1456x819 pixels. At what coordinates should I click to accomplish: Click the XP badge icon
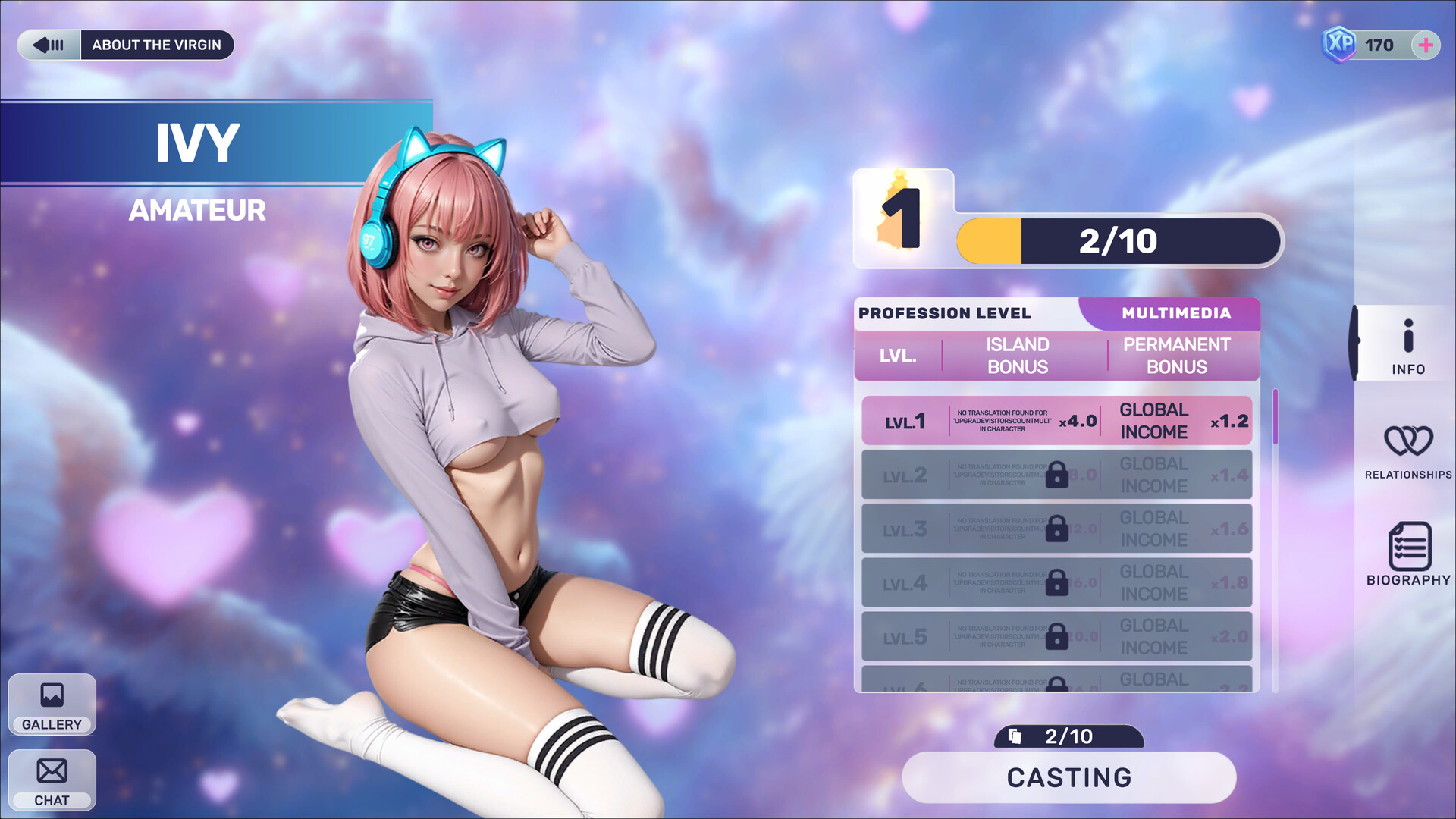(1338, 44)
